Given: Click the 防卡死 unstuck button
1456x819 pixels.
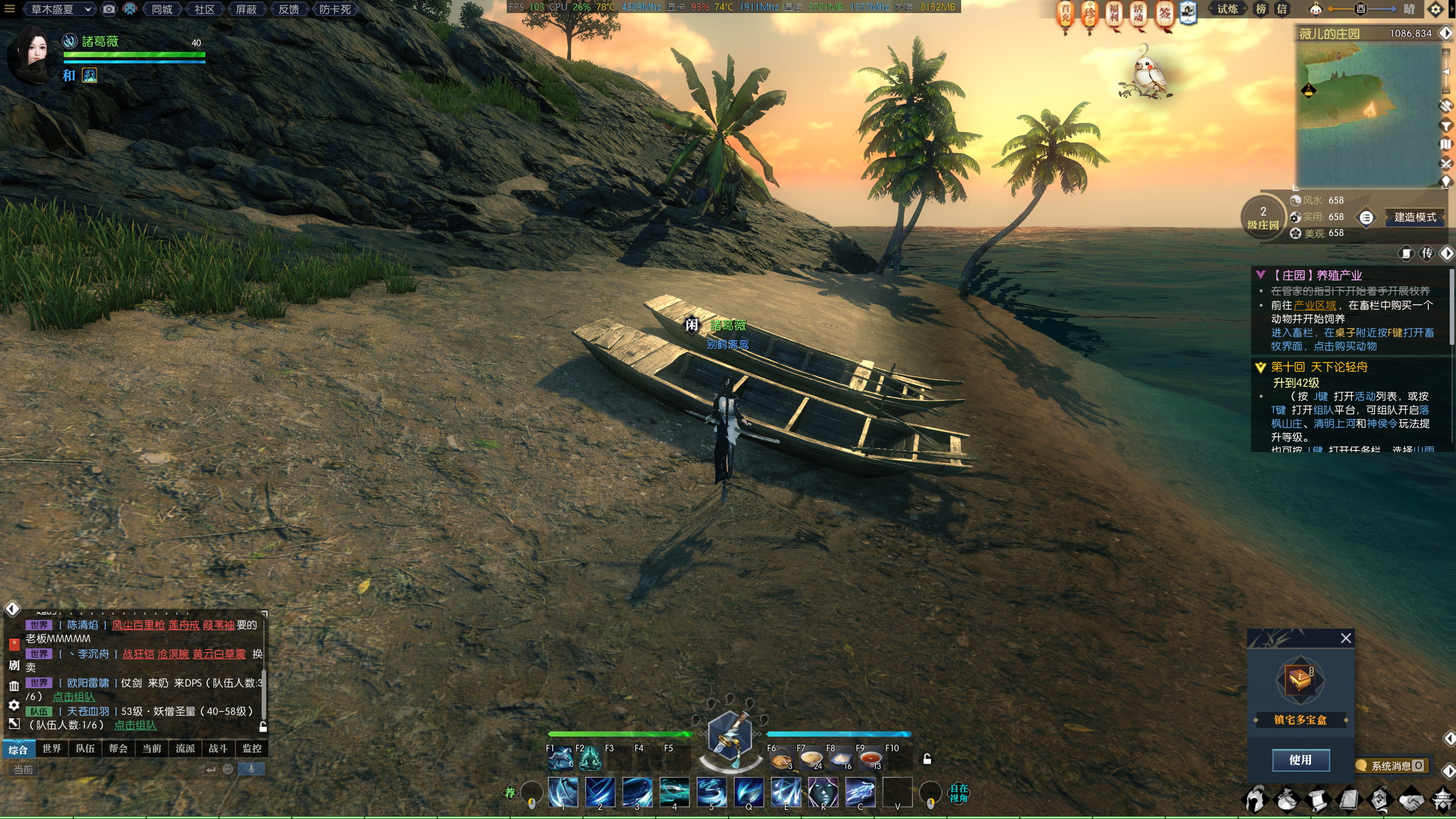Looking at the screenshot, I should (x=335, y=9).
